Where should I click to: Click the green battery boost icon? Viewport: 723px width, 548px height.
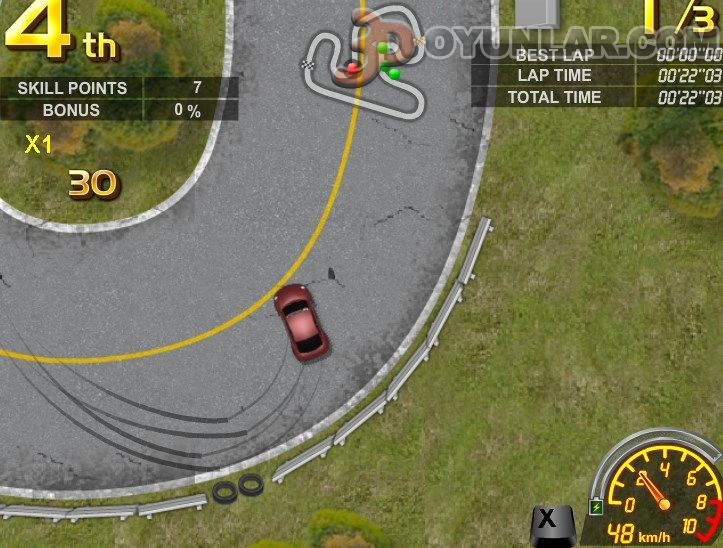[x=597, y=508]
